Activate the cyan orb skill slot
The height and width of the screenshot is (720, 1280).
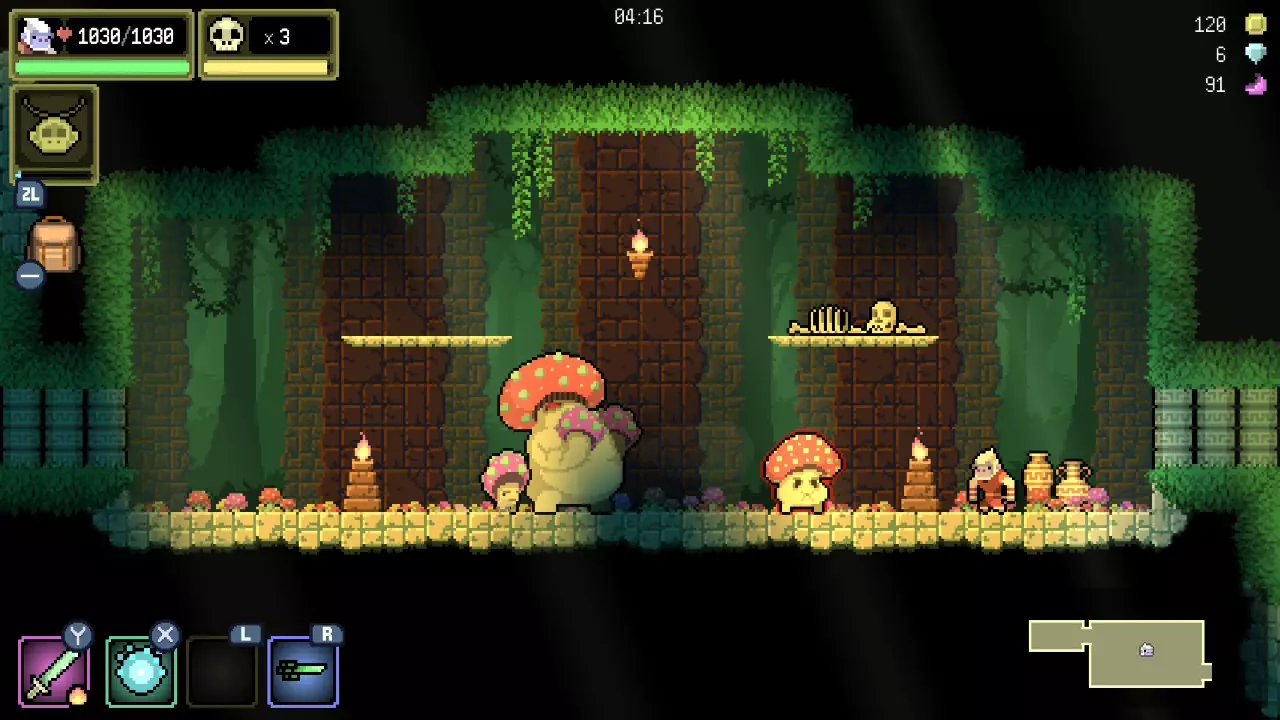141,671
